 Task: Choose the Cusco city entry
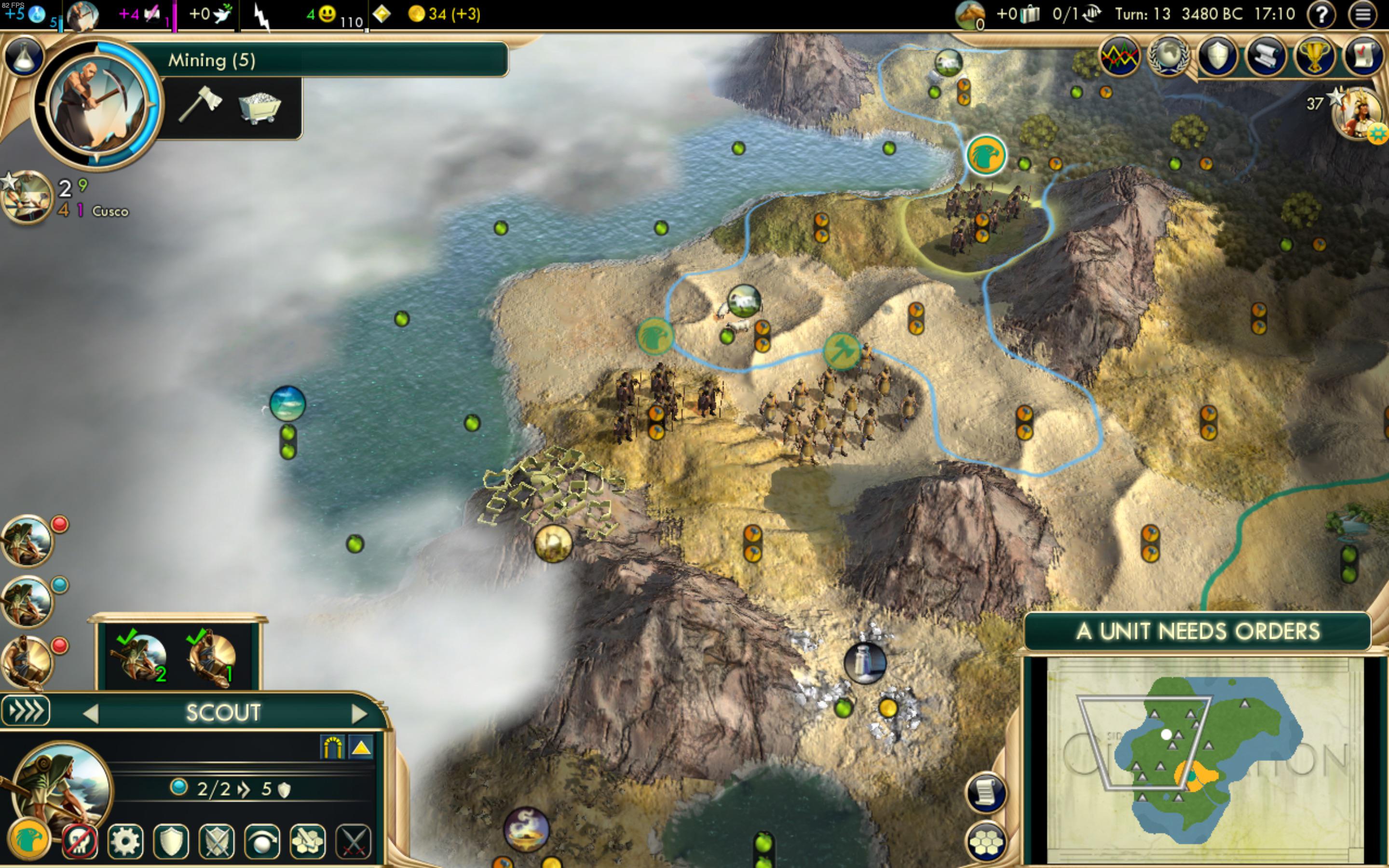[109, 211]
